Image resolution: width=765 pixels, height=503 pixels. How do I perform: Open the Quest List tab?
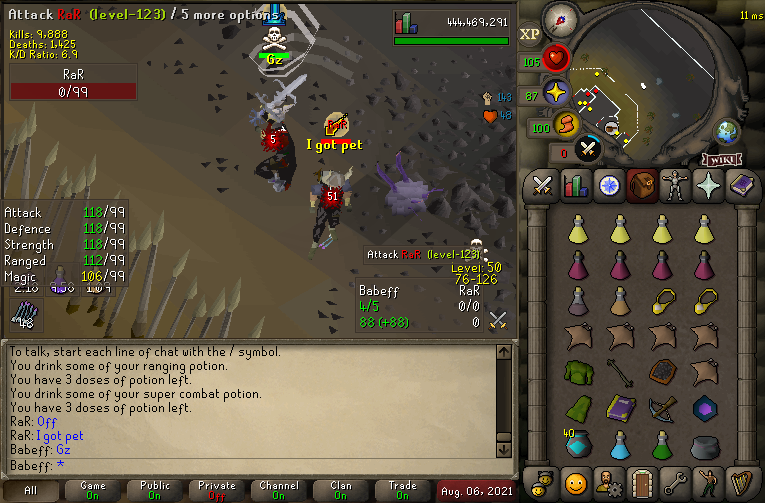coord(609,185)
